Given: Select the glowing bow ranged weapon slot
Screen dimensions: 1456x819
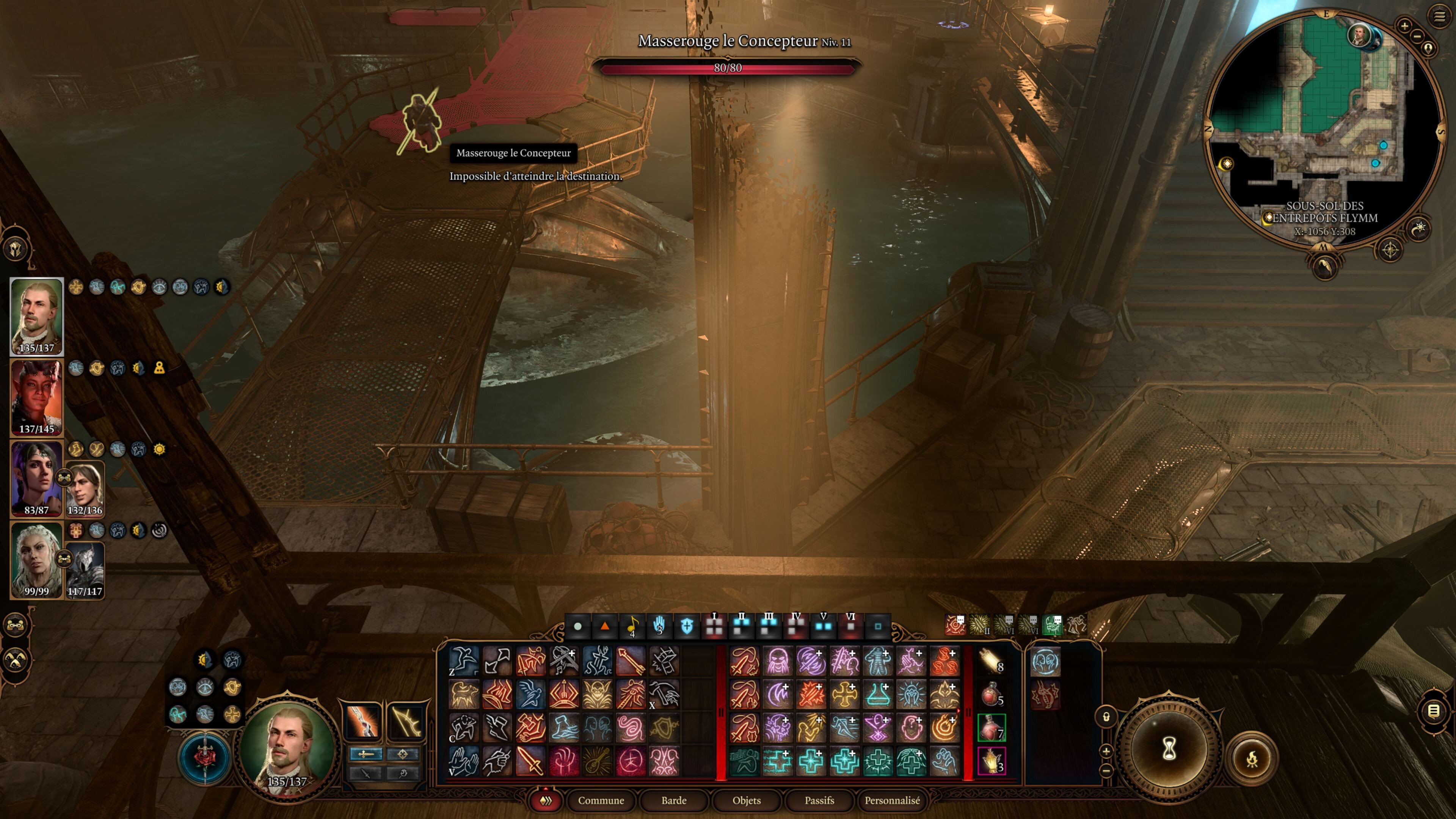Looking at the screenshot, I should click(405, 722).
